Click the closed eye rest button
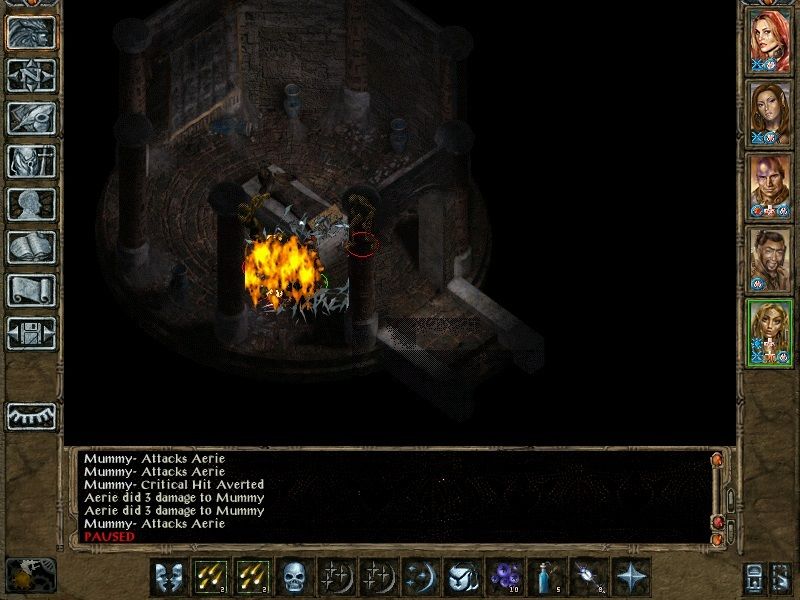The width and height of the screenshot is (800, 600). [x=31, y=416]
